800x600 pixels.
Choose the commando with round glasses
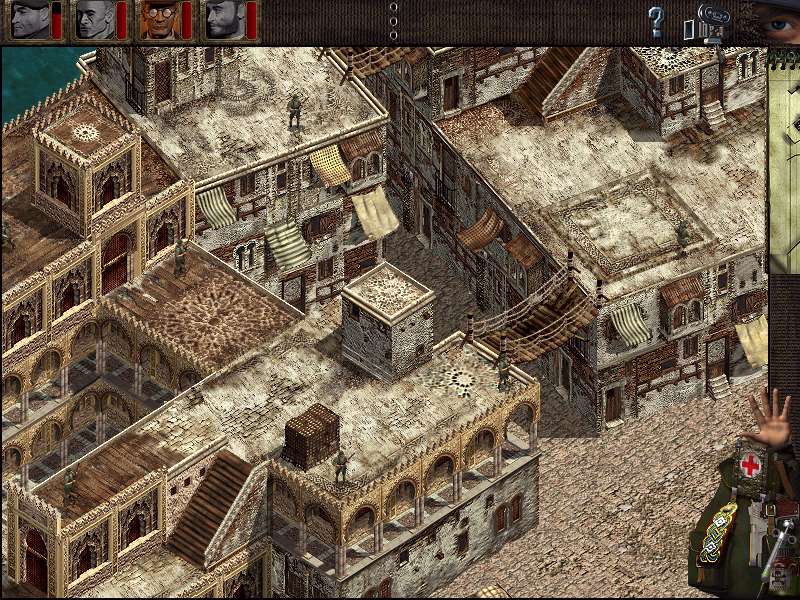tap(157, 20)
